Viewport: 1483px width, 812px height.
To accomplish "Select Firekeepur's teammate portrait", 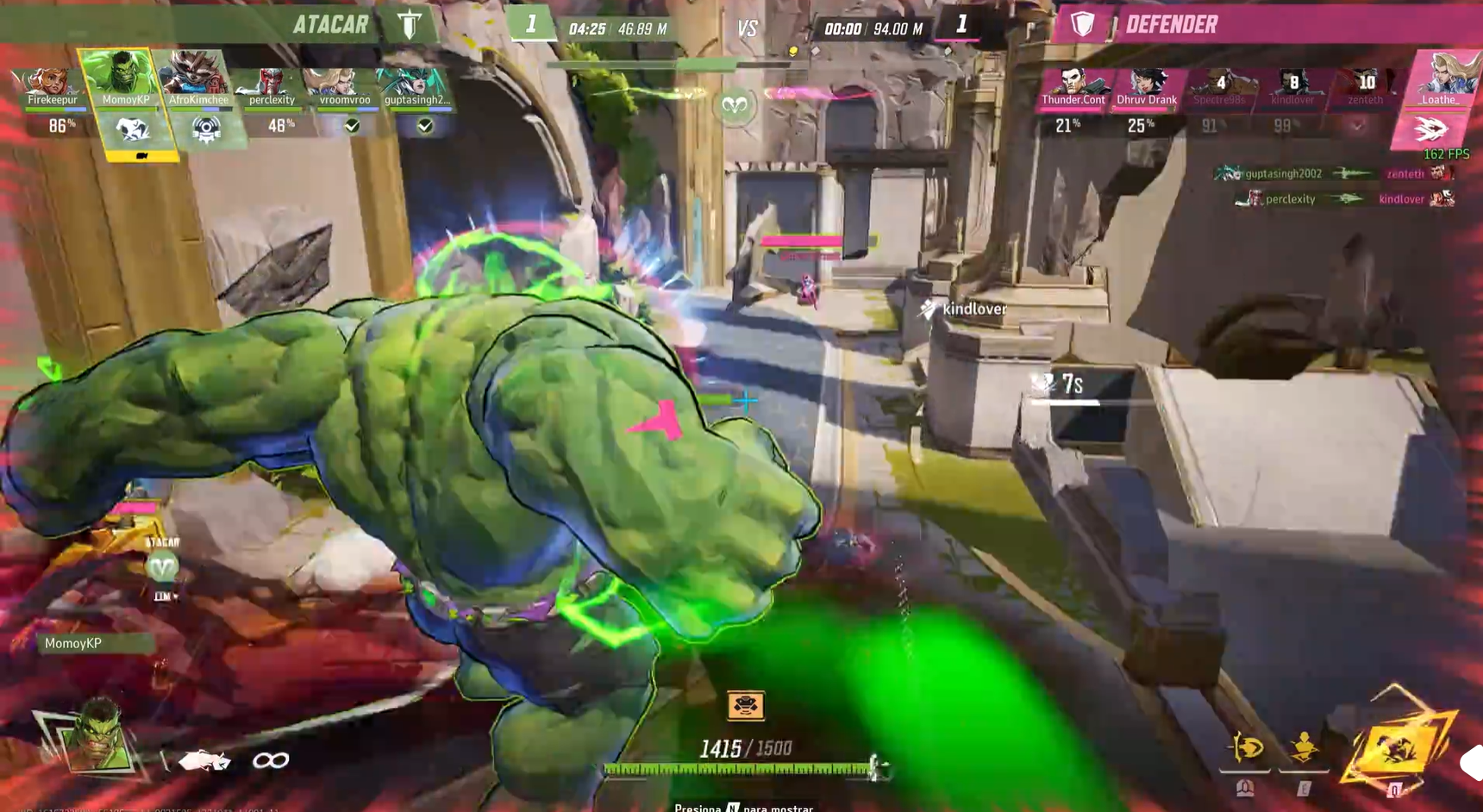I will 51,82.
